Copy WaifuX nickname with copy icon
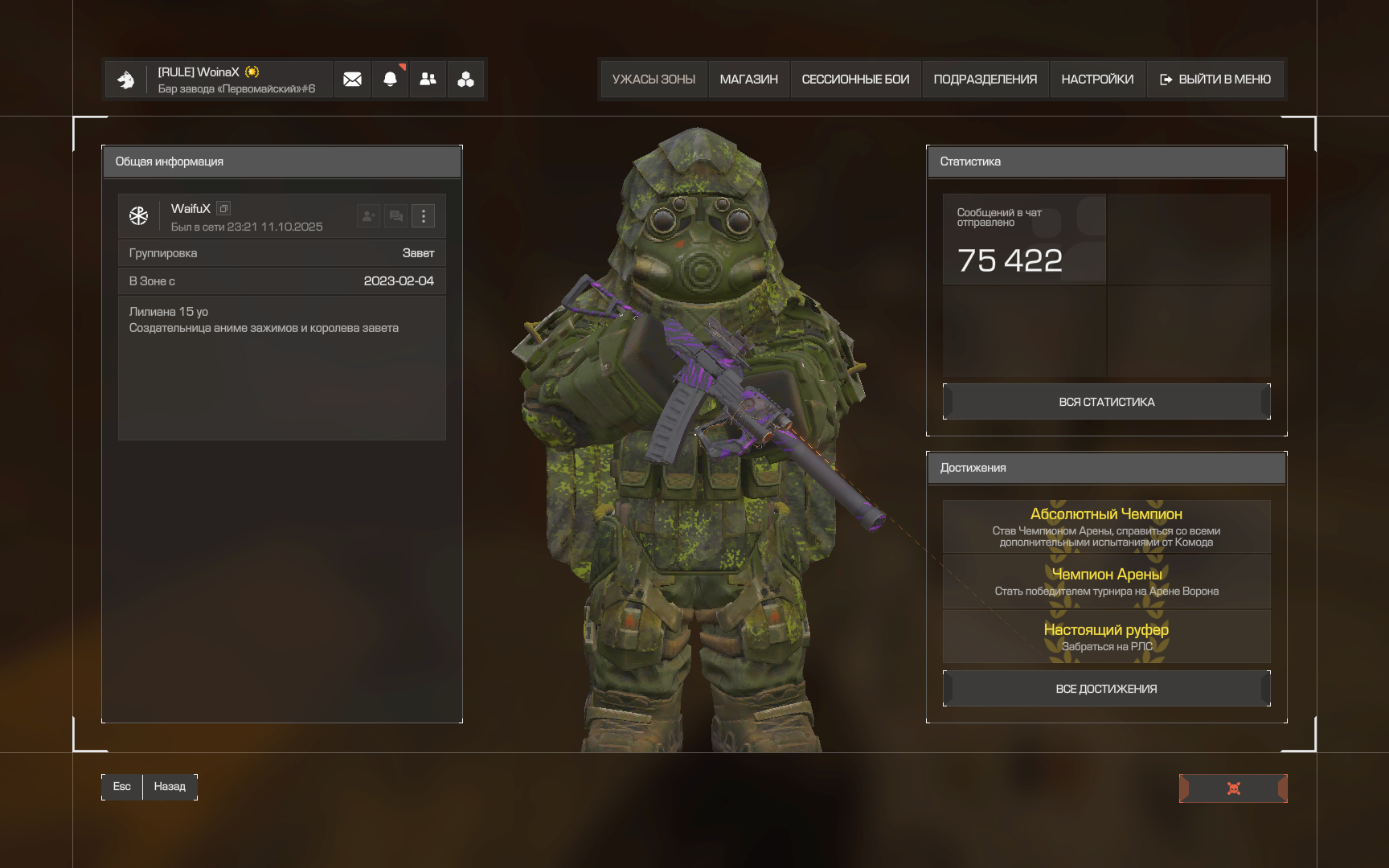The width and height of the screenshot is (1389, 868). 223,208
